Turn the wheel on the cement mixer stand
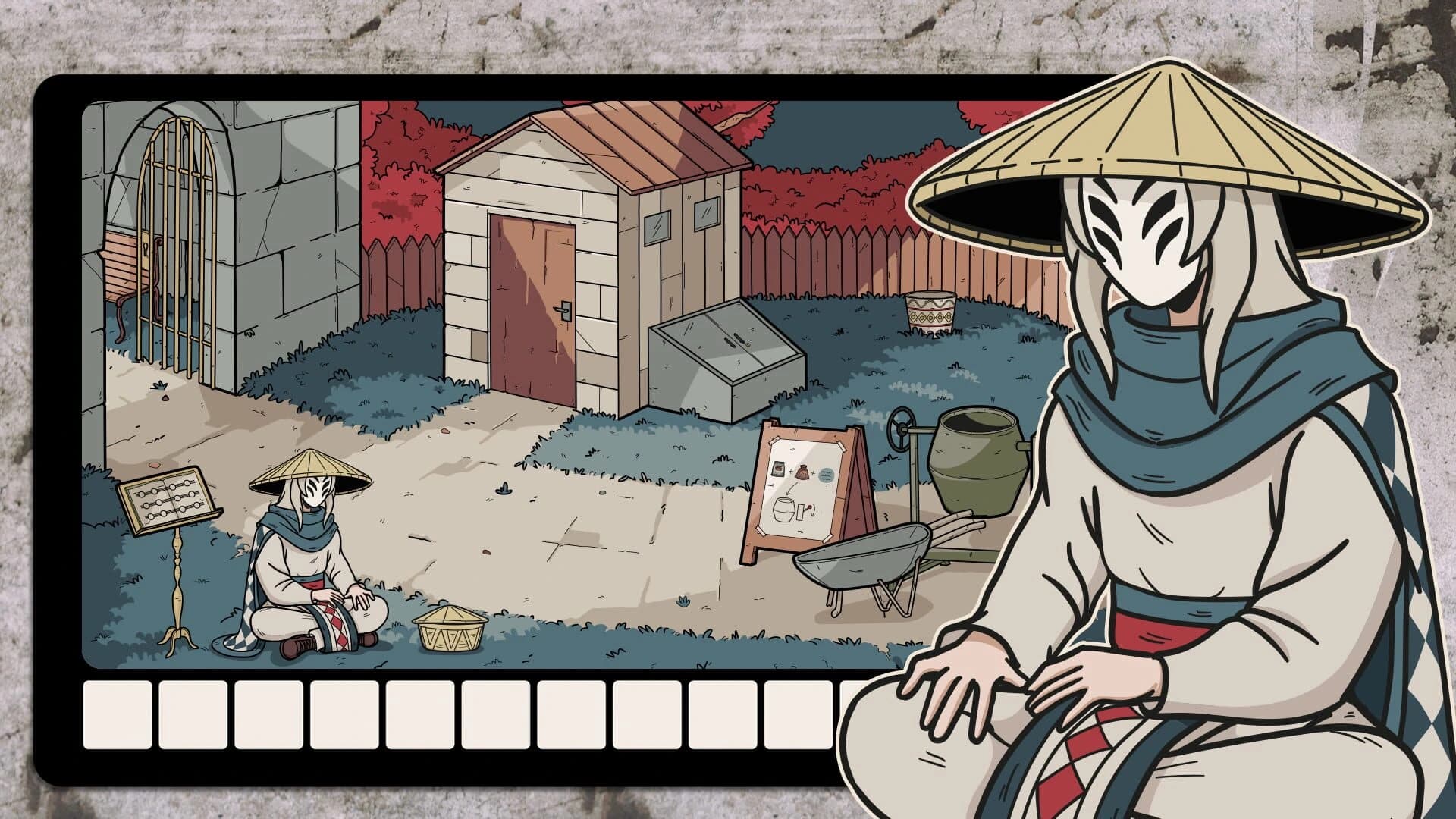The width and height of the screenshot is (1456, 819). click(899, 428)
